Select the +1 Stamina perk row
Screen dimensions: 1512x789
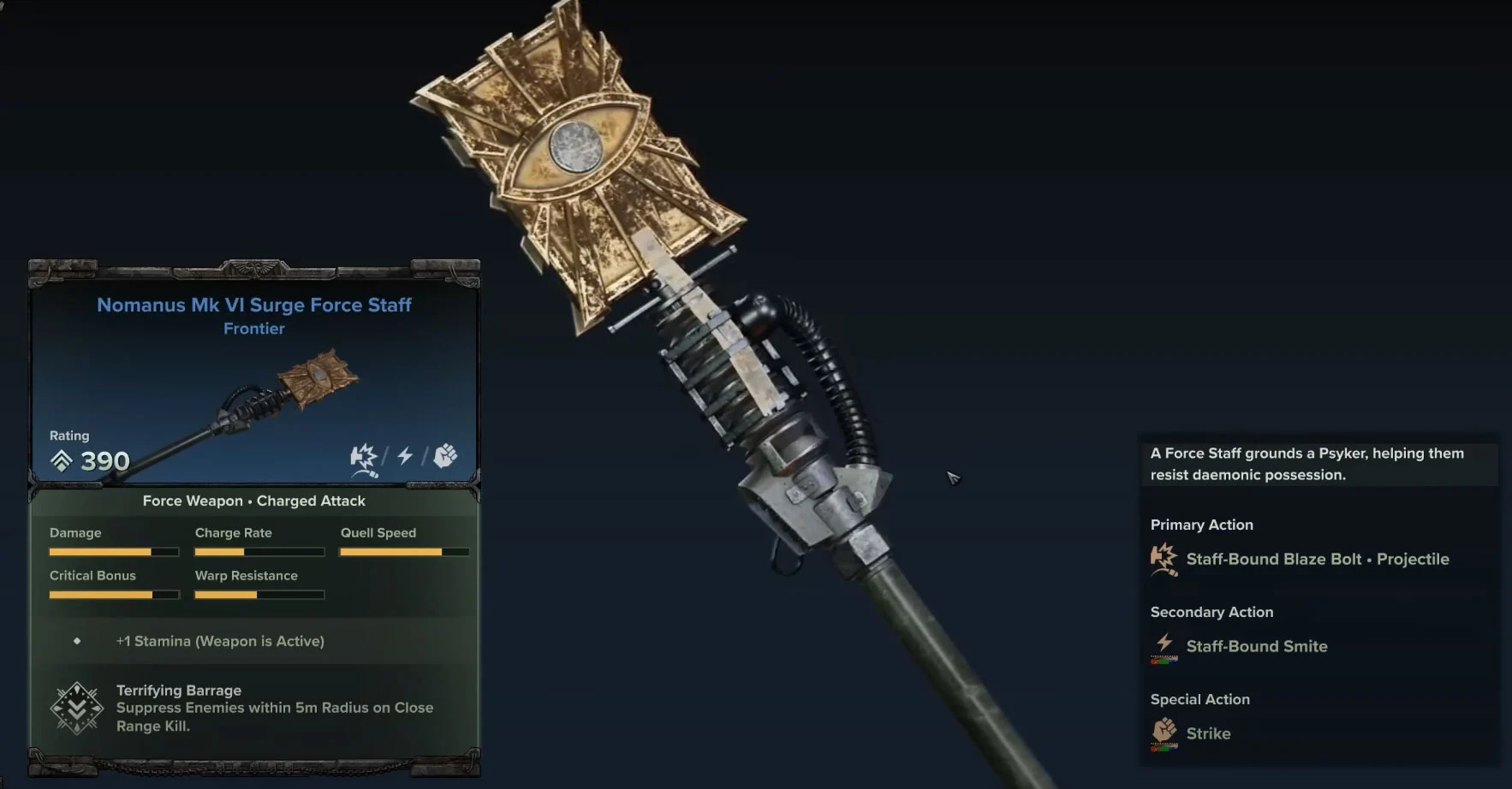[x=220, y=641]
